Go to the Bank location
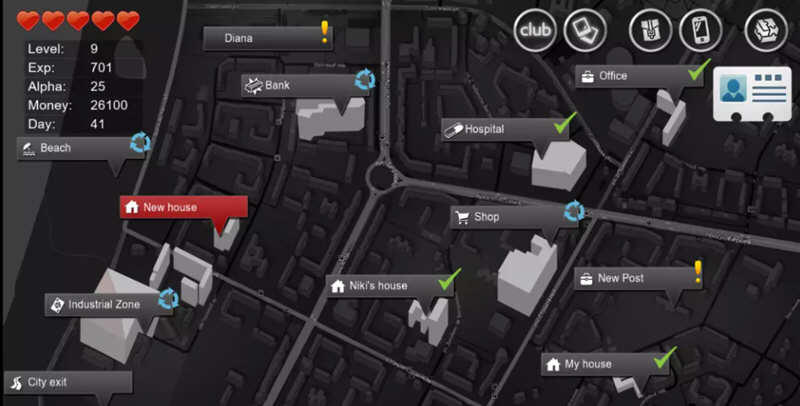800x406 pixels. pos(300,86)
